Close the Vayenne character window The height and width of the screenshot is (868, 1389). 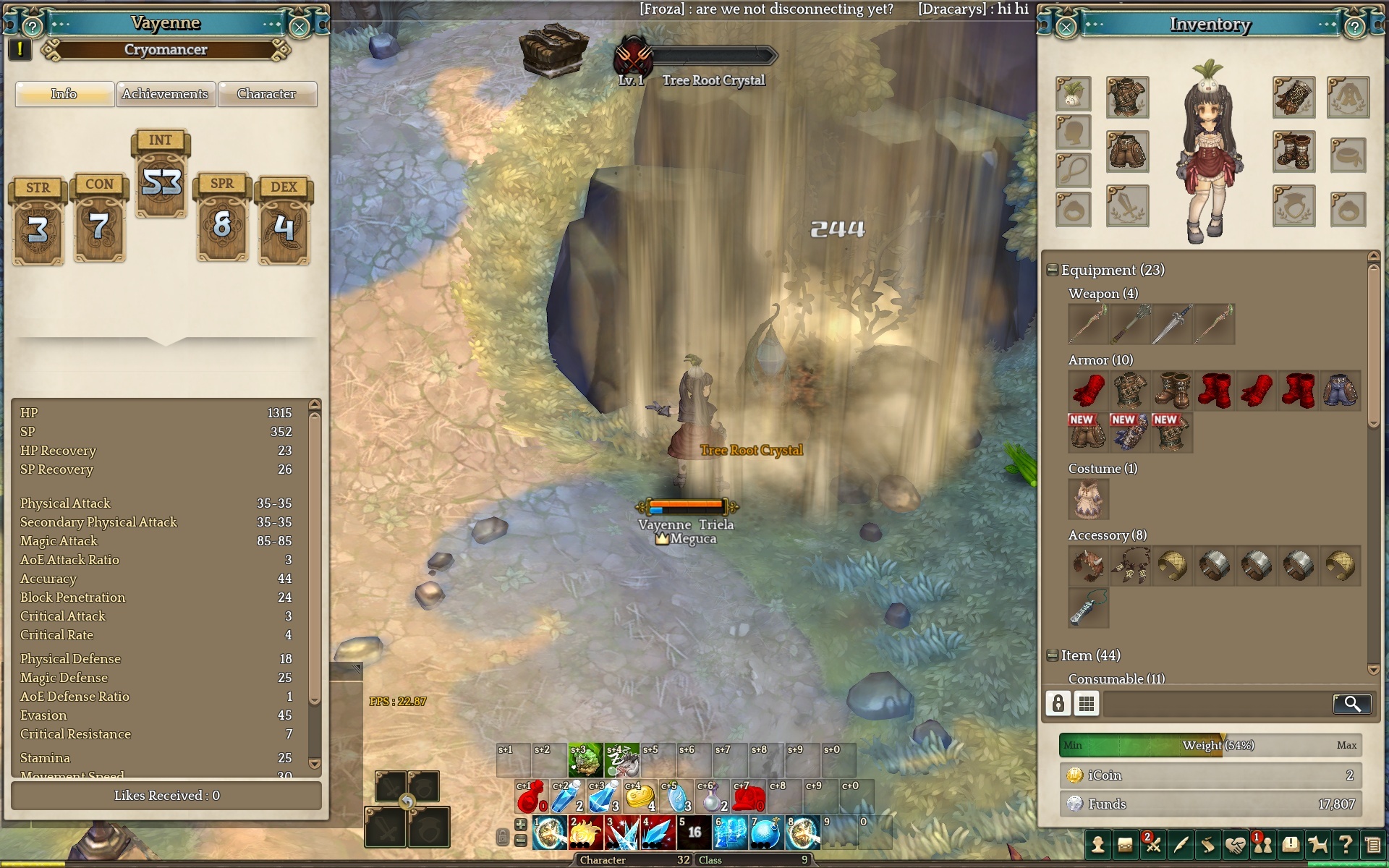pyautogui.click(x=299, y=27)
